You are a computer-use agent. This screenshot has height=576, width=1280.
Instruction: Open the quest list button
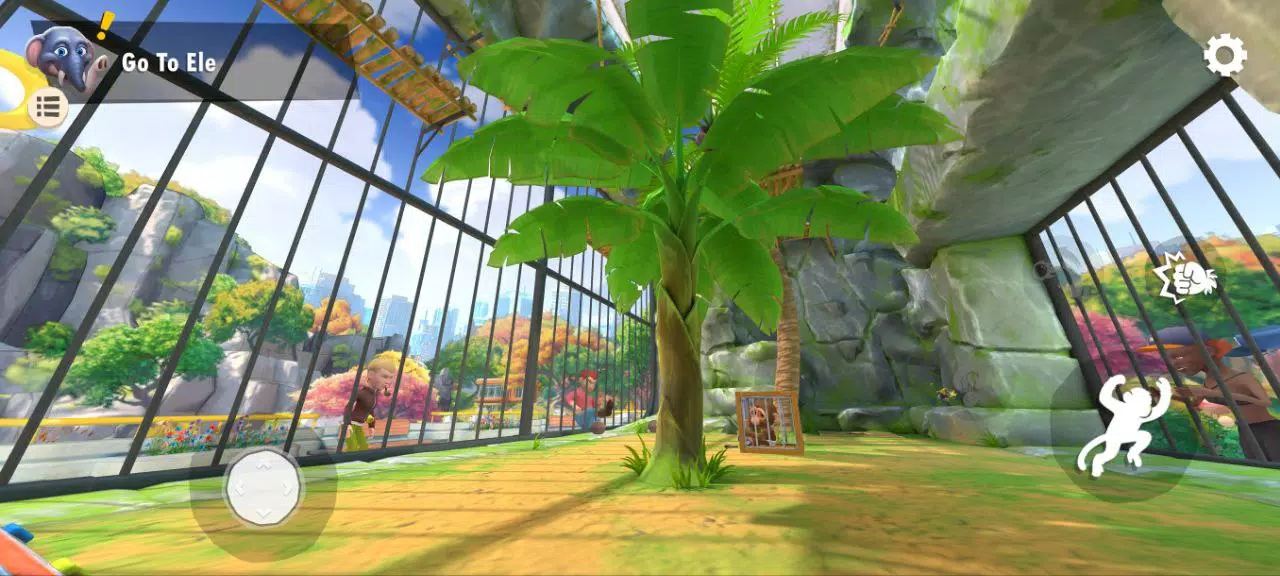coord(47,105)
